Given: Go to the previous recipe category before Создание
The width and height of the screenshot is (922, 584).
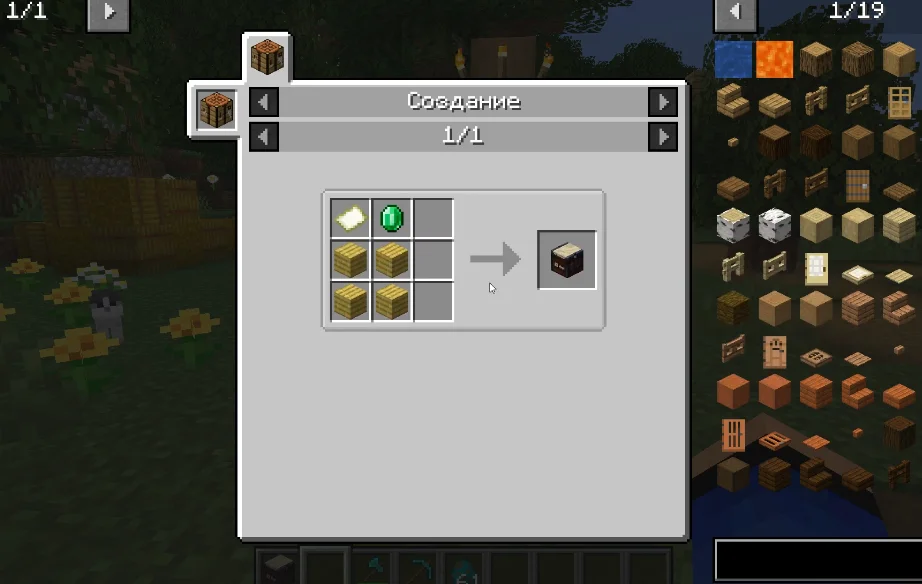Looking at the screenshot, I should click(263, 102).
